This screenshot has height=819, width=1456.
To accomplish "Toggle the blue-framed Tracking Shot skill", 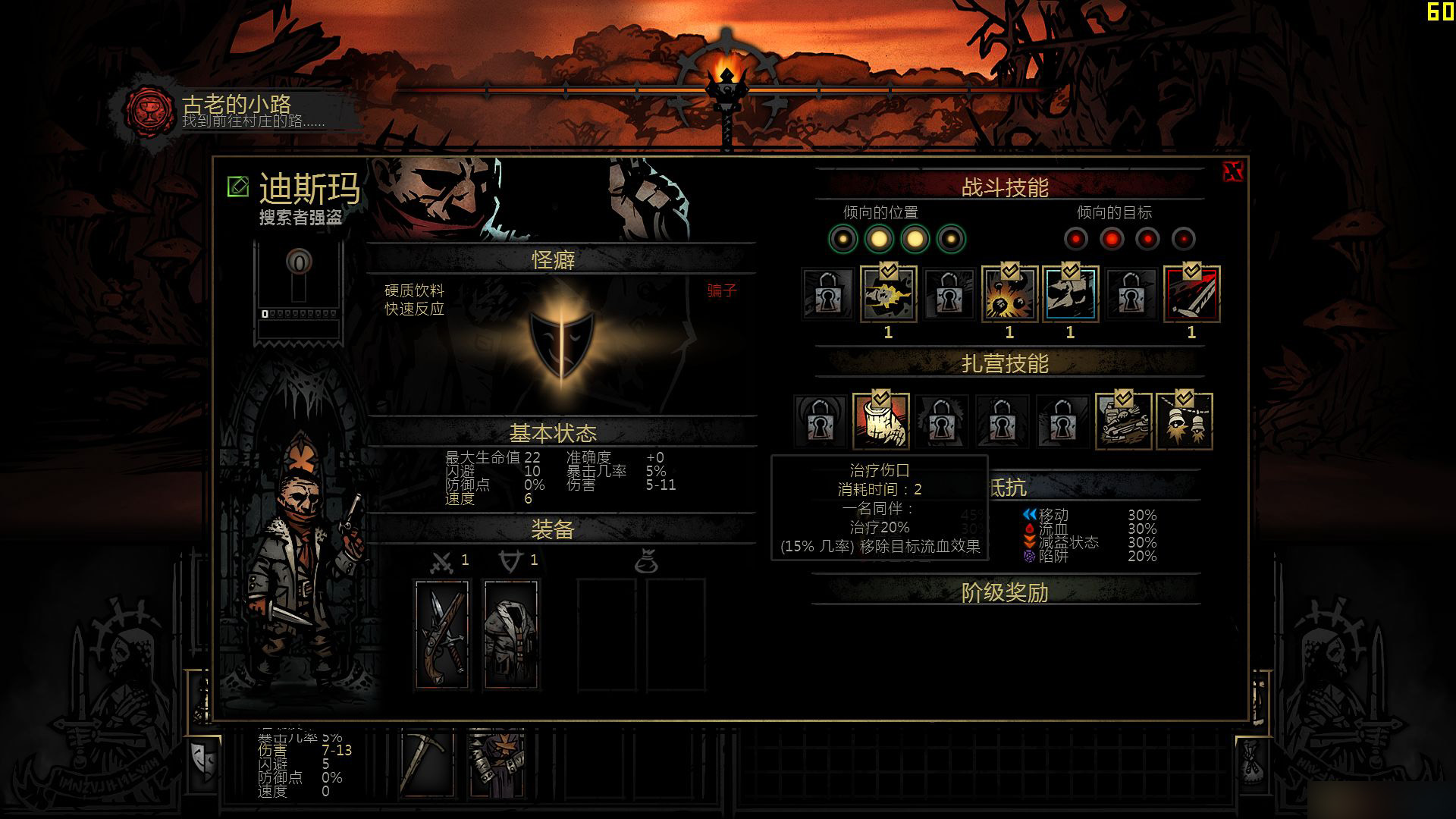I will [1070, 294].
